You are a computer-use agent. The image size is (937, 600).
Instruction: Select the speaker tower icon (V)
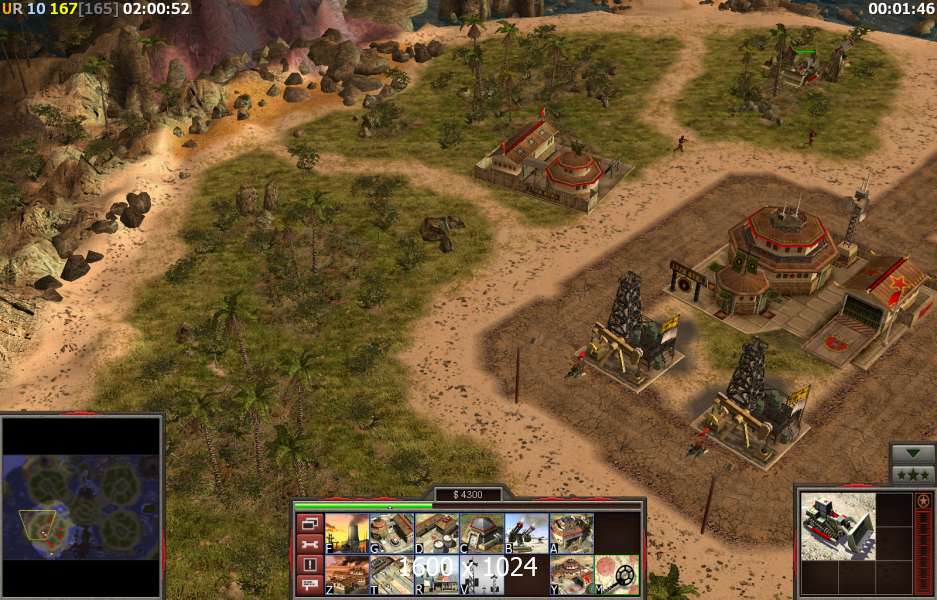(x=481, y=575)
